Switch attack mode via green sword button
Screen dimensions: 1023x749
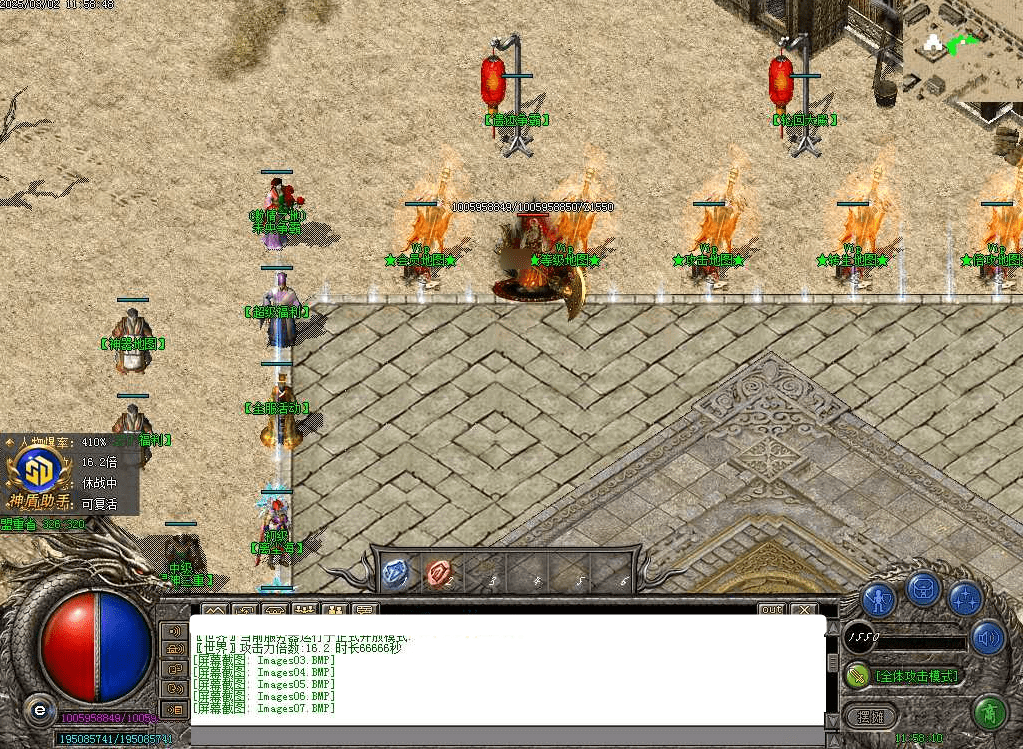click(x=856, y=676)
